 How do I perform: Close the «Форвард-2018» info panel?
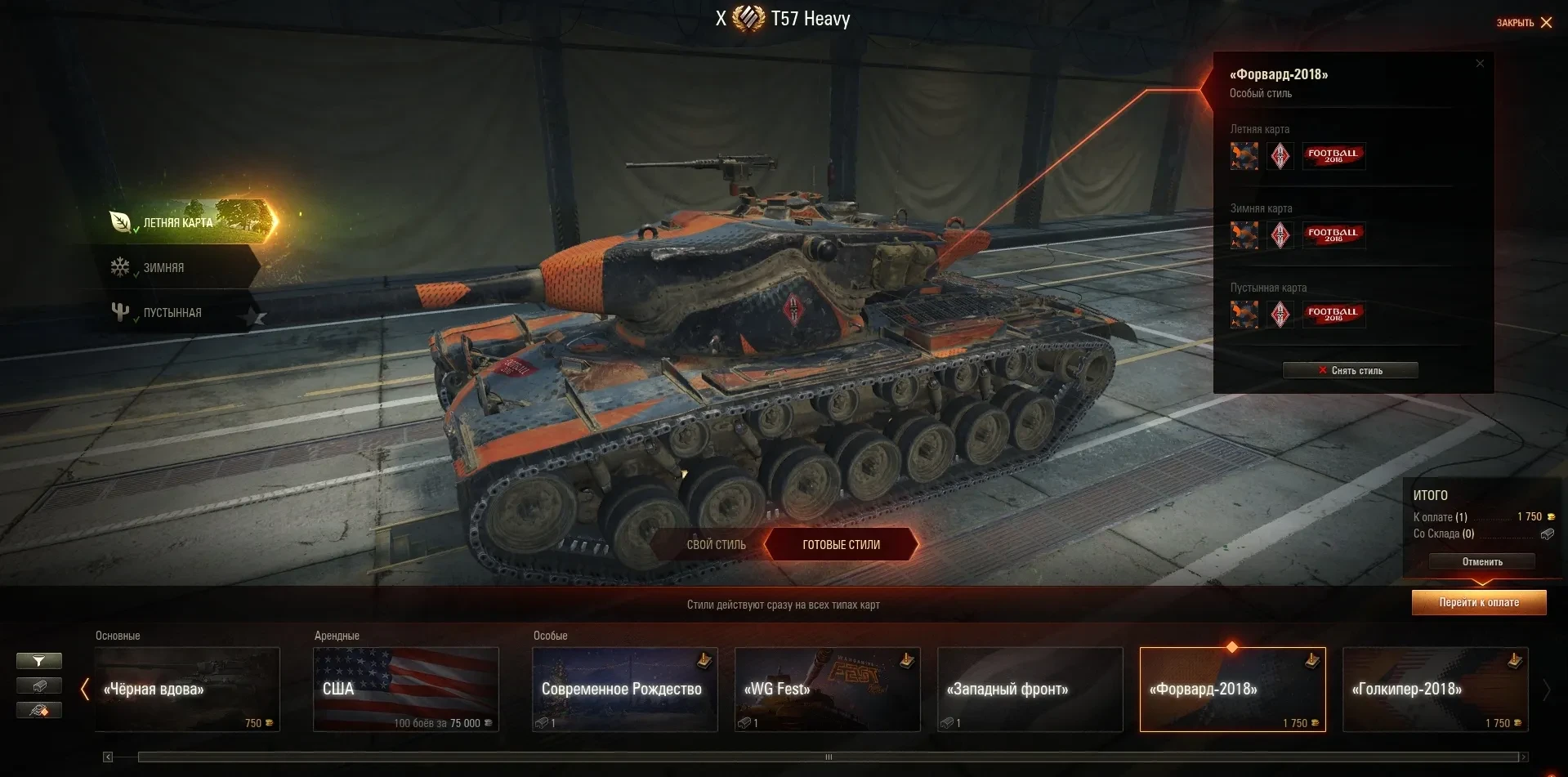point(1480,64)
